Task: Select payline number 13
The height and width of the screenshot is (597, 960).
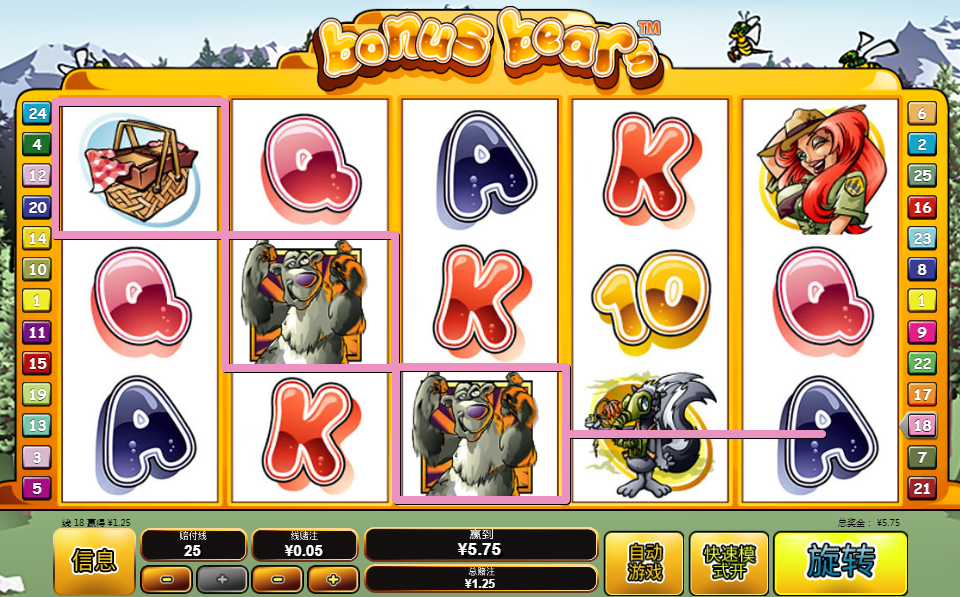Action: (36, 426)
